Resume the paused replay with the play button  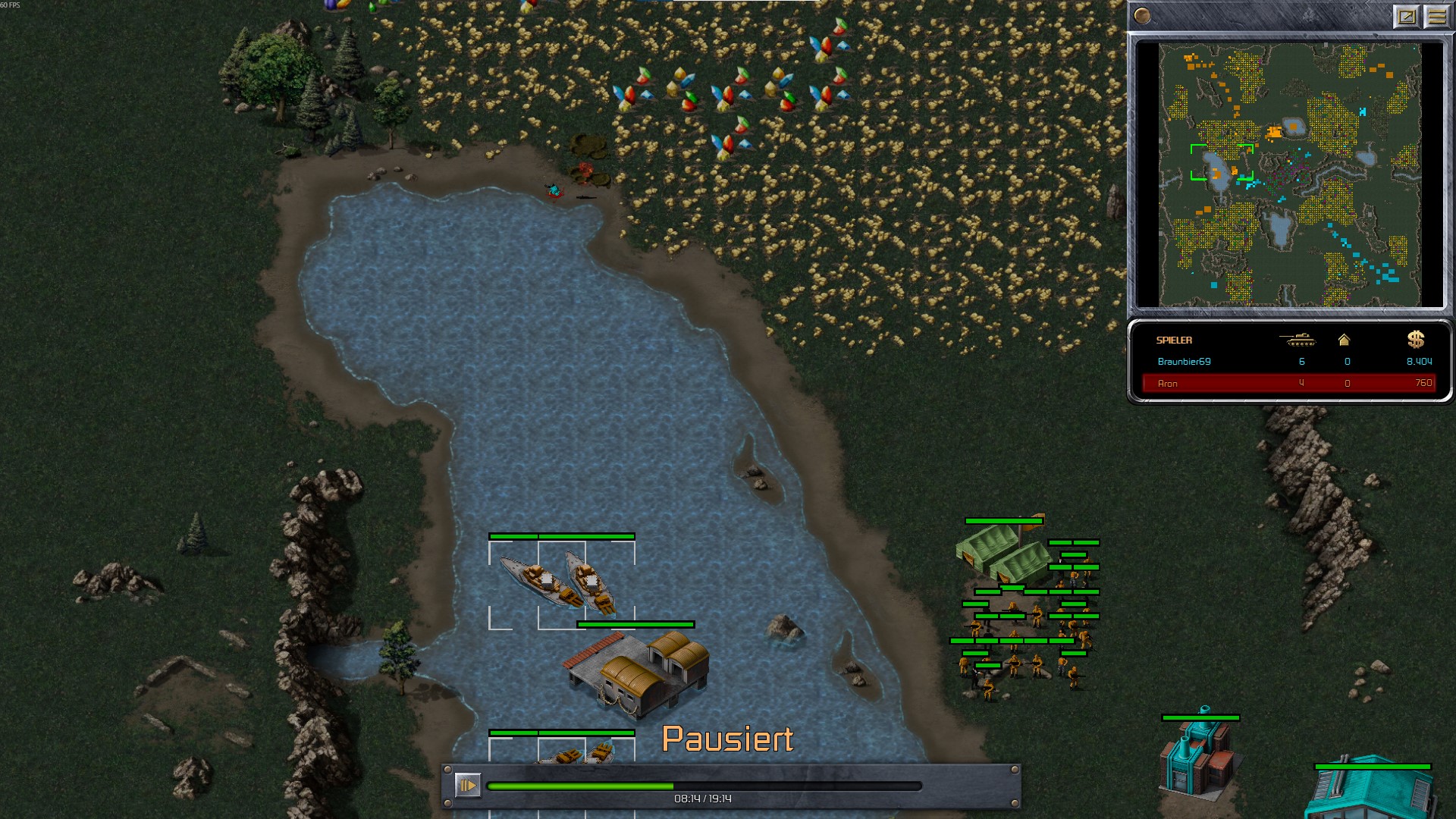coord(467,785)
